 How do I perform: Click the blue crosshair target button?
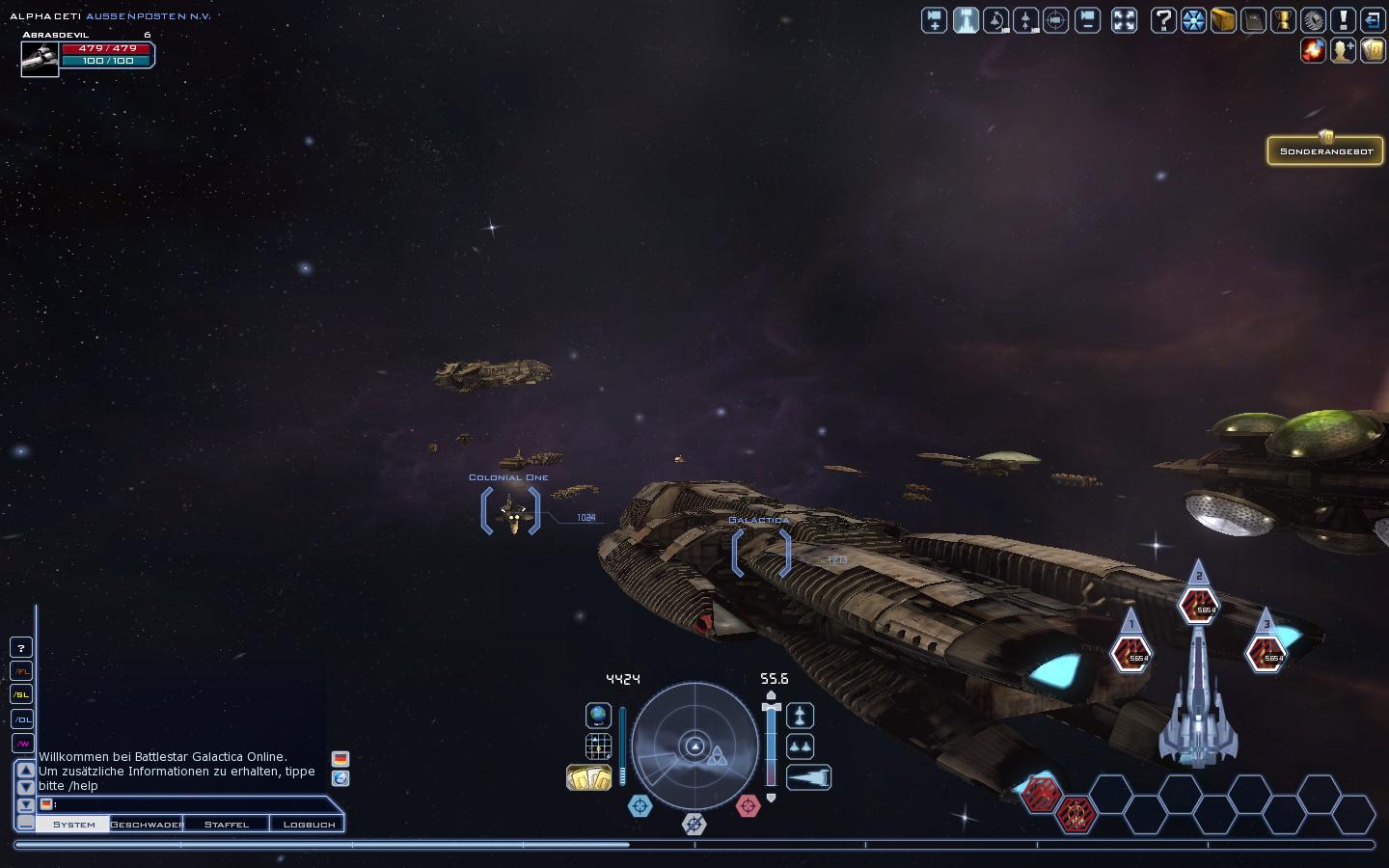coord(640,805)
